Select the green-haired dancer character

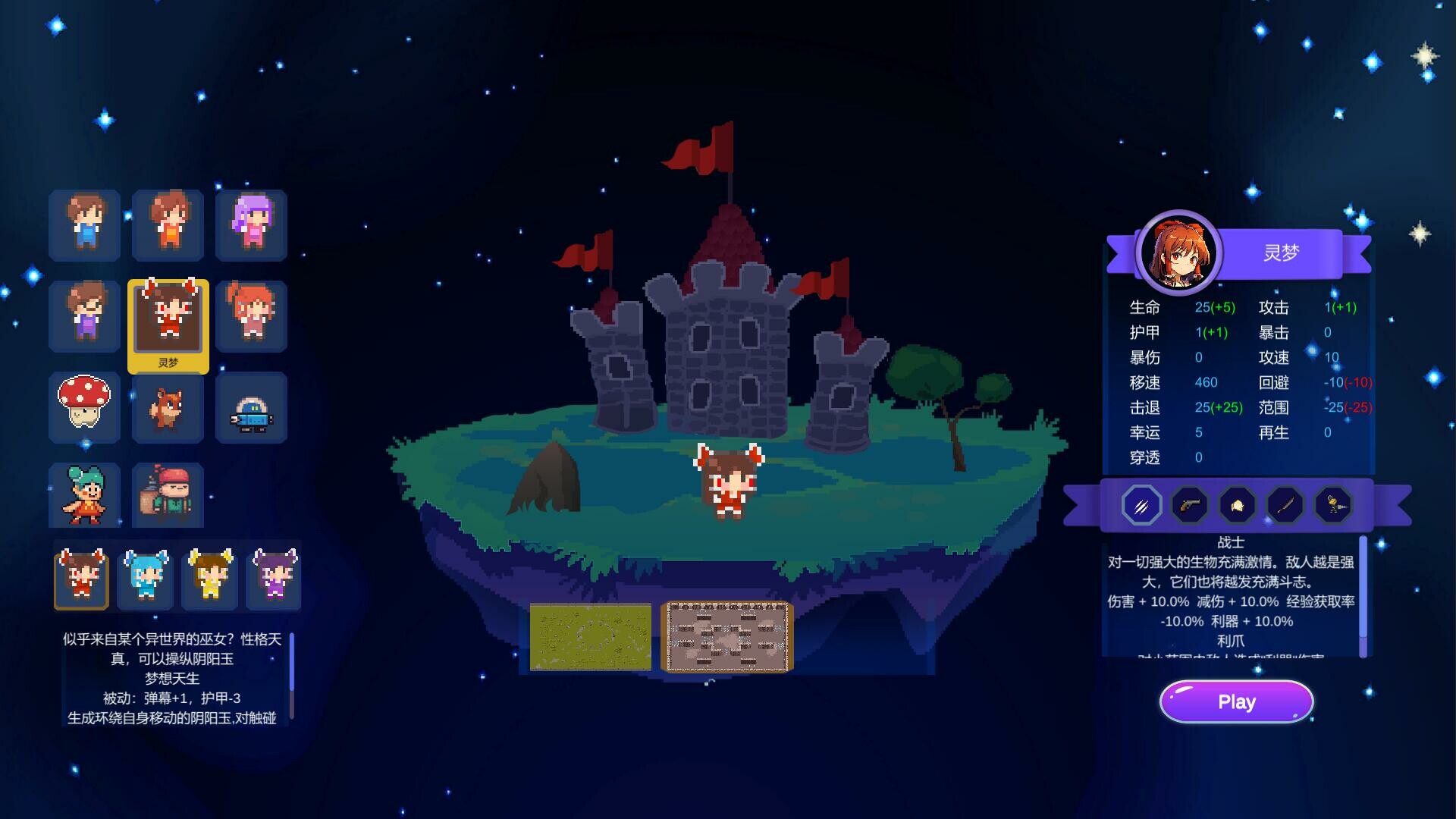point(84,497)
